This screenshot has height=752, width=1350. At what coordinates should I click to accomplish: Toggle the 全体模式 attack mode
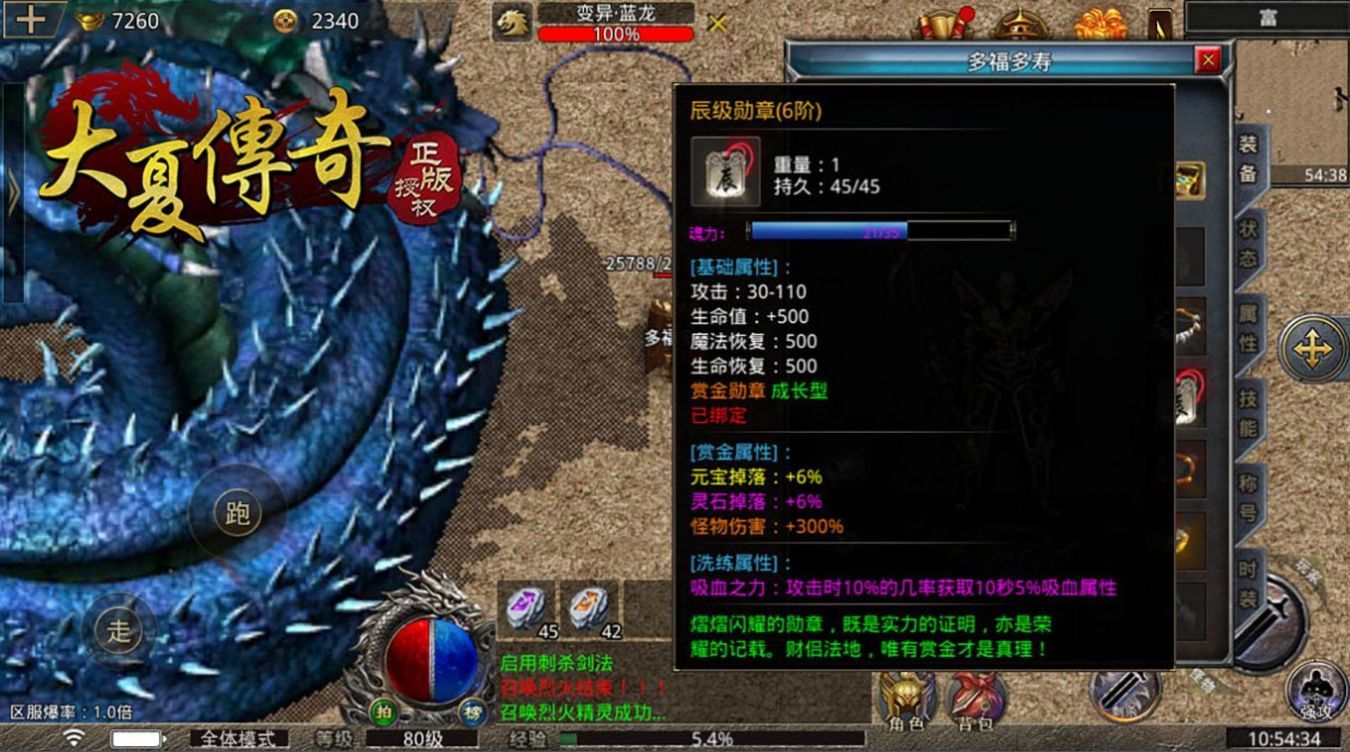(238, 739)
